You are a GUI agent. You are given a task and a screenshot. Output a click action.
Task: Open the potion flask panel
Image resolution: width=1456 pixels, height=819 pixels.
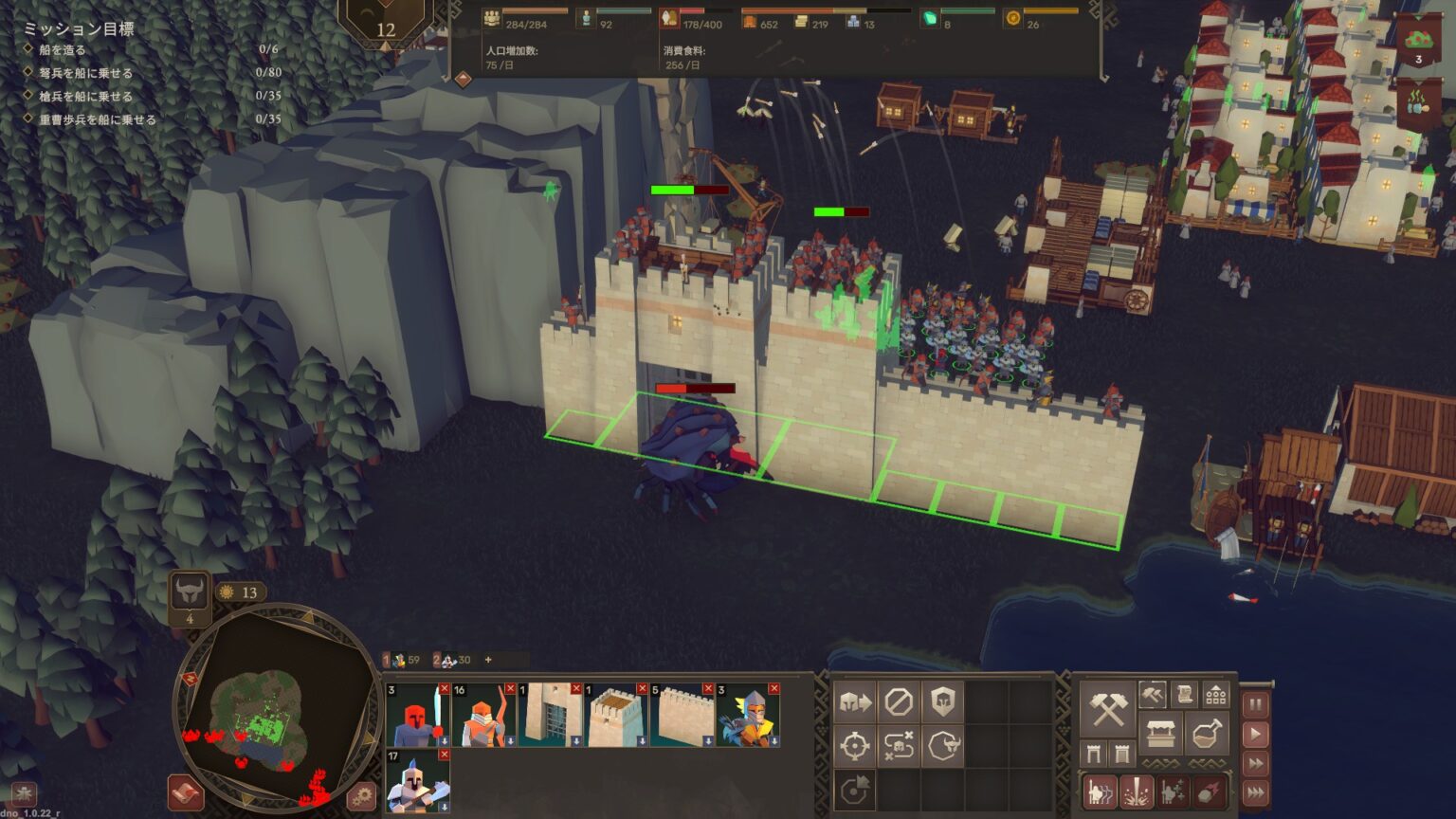click(1206, 734)
